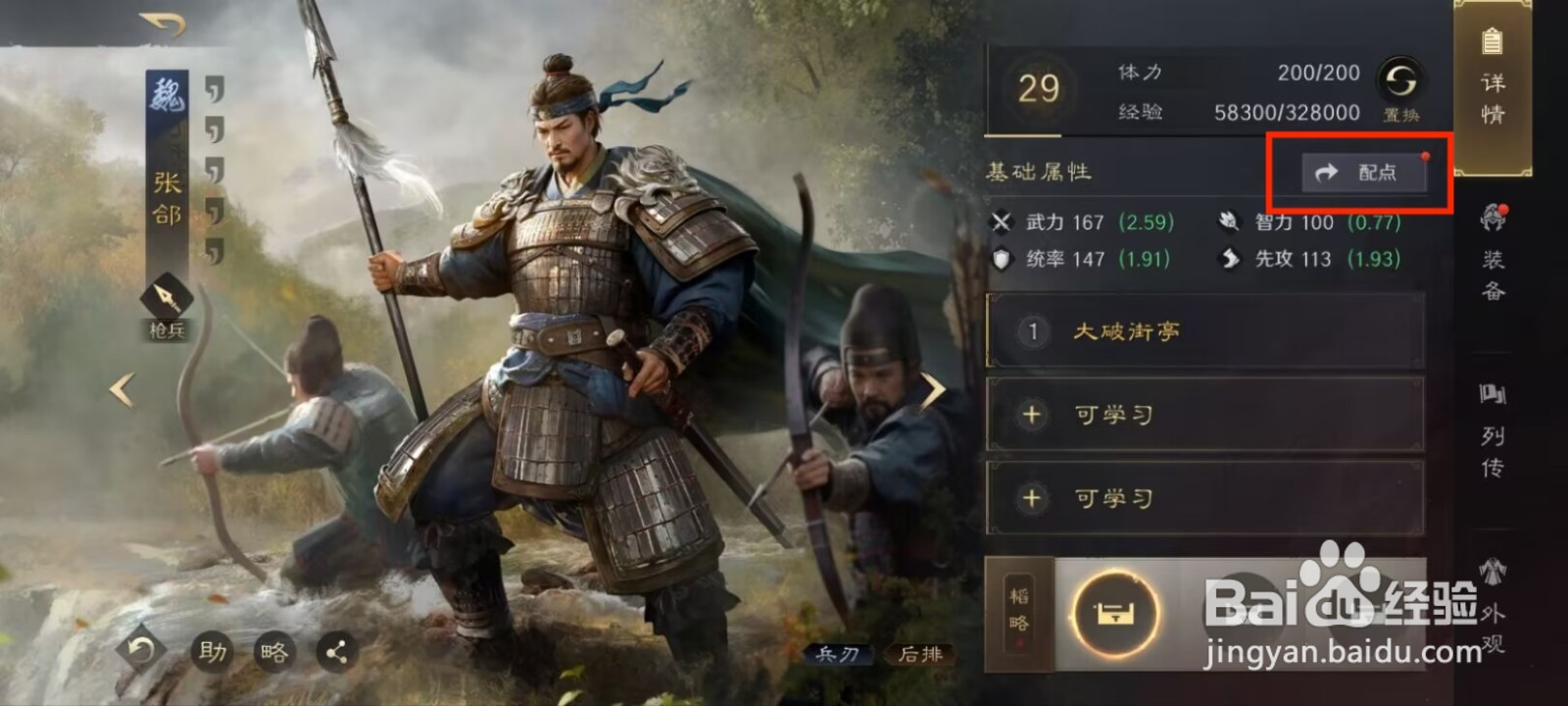Tap the share icon at bottom left
The height and width of the screenshot is (706, 1568).
pos(336,651)
